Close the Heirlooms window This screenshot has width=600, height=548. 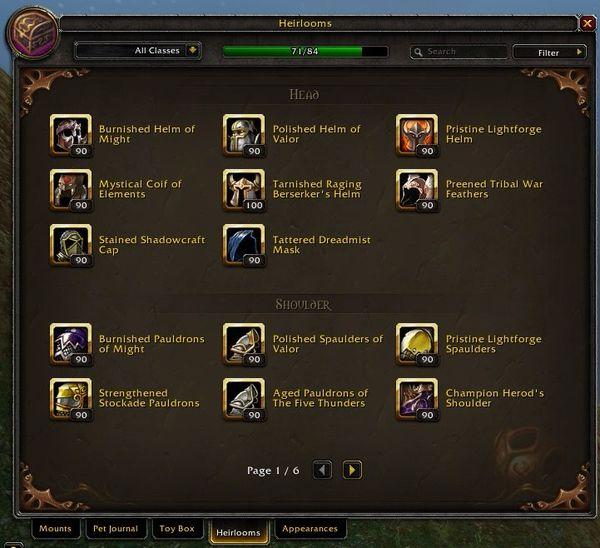(x=587, y=23)
